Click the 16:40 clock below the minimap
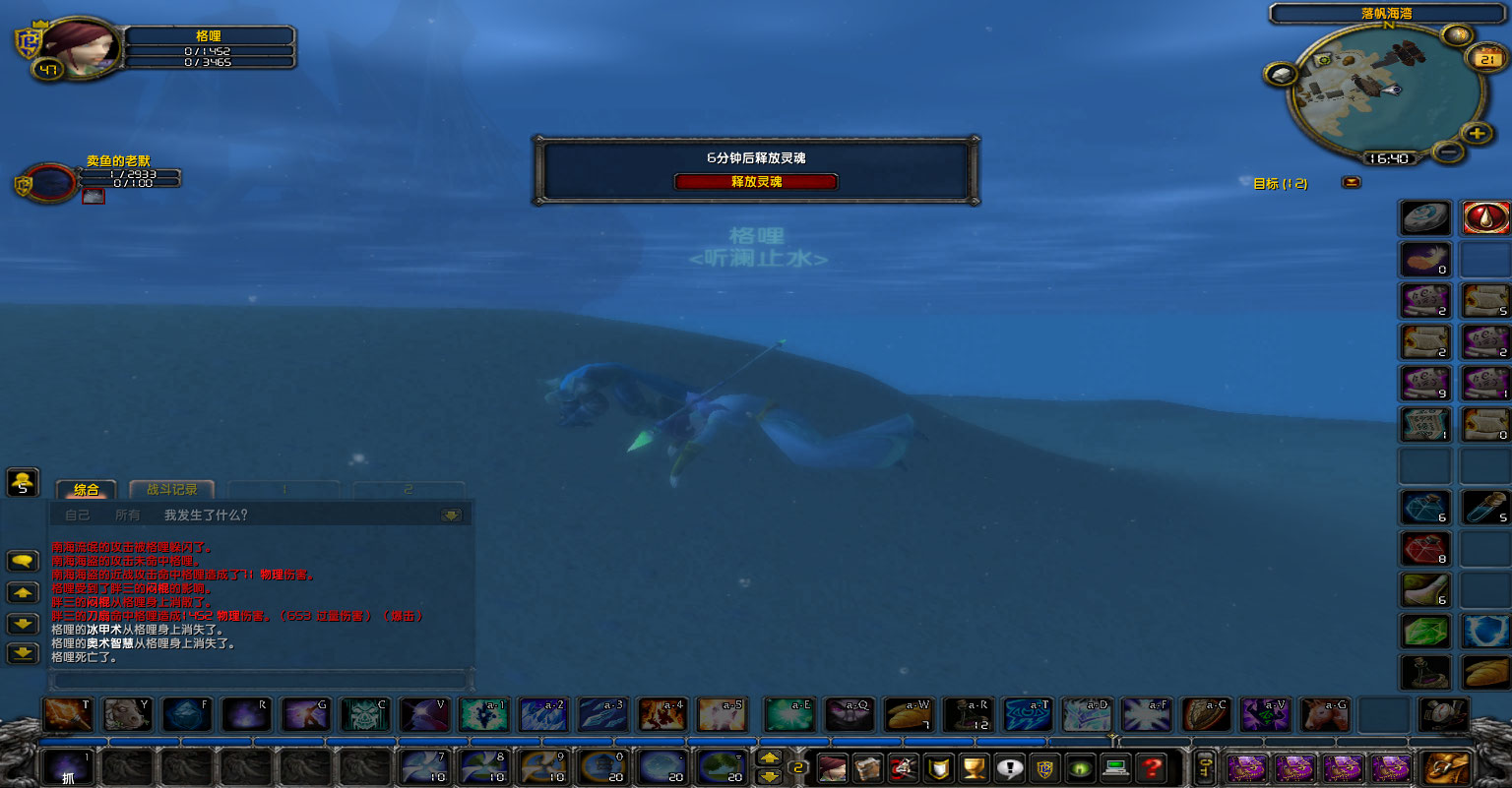1512x788 pixels. coord(1390,158)
